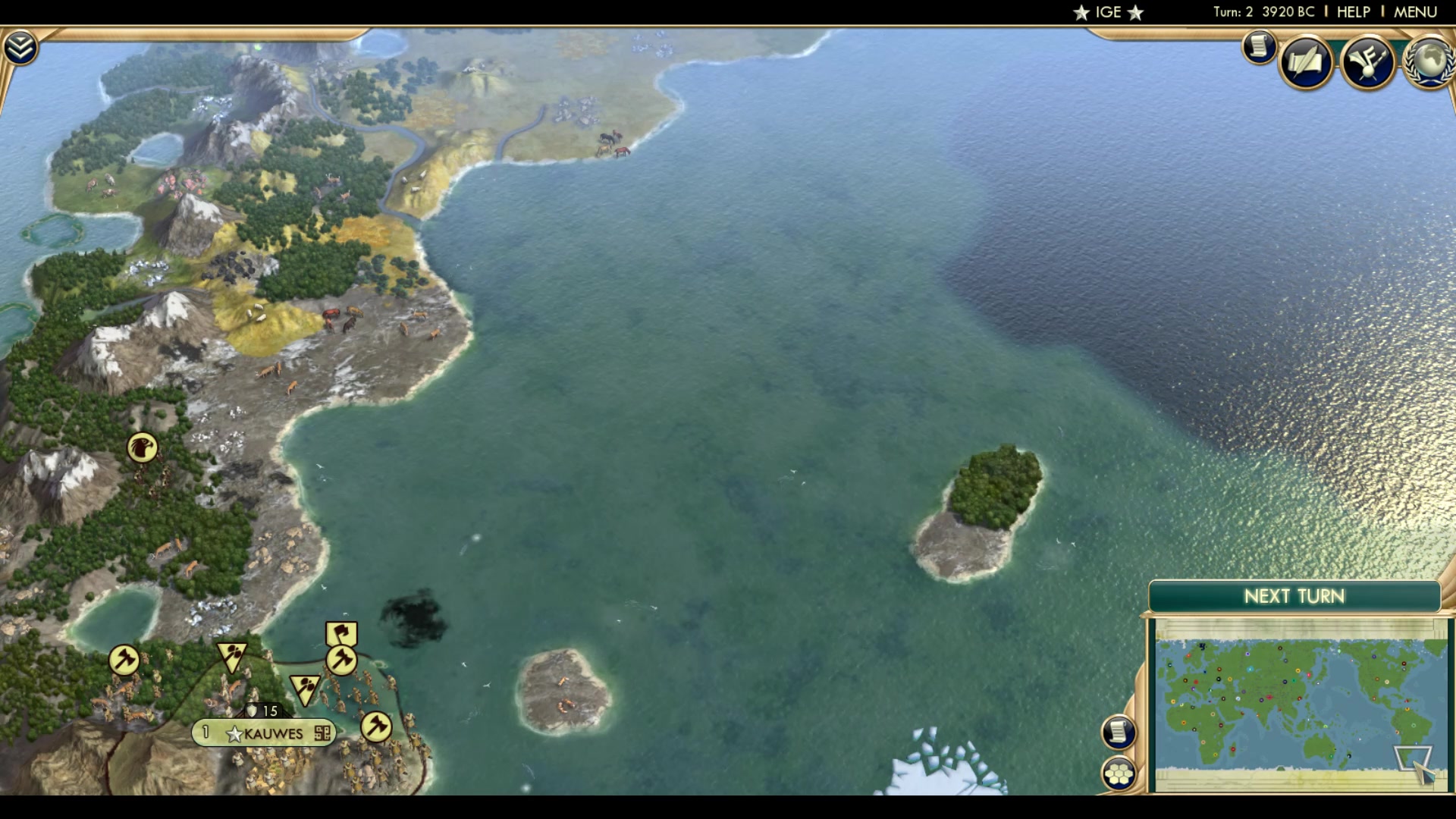Expand the IGE editor from the top bar

click(1108, 11)
